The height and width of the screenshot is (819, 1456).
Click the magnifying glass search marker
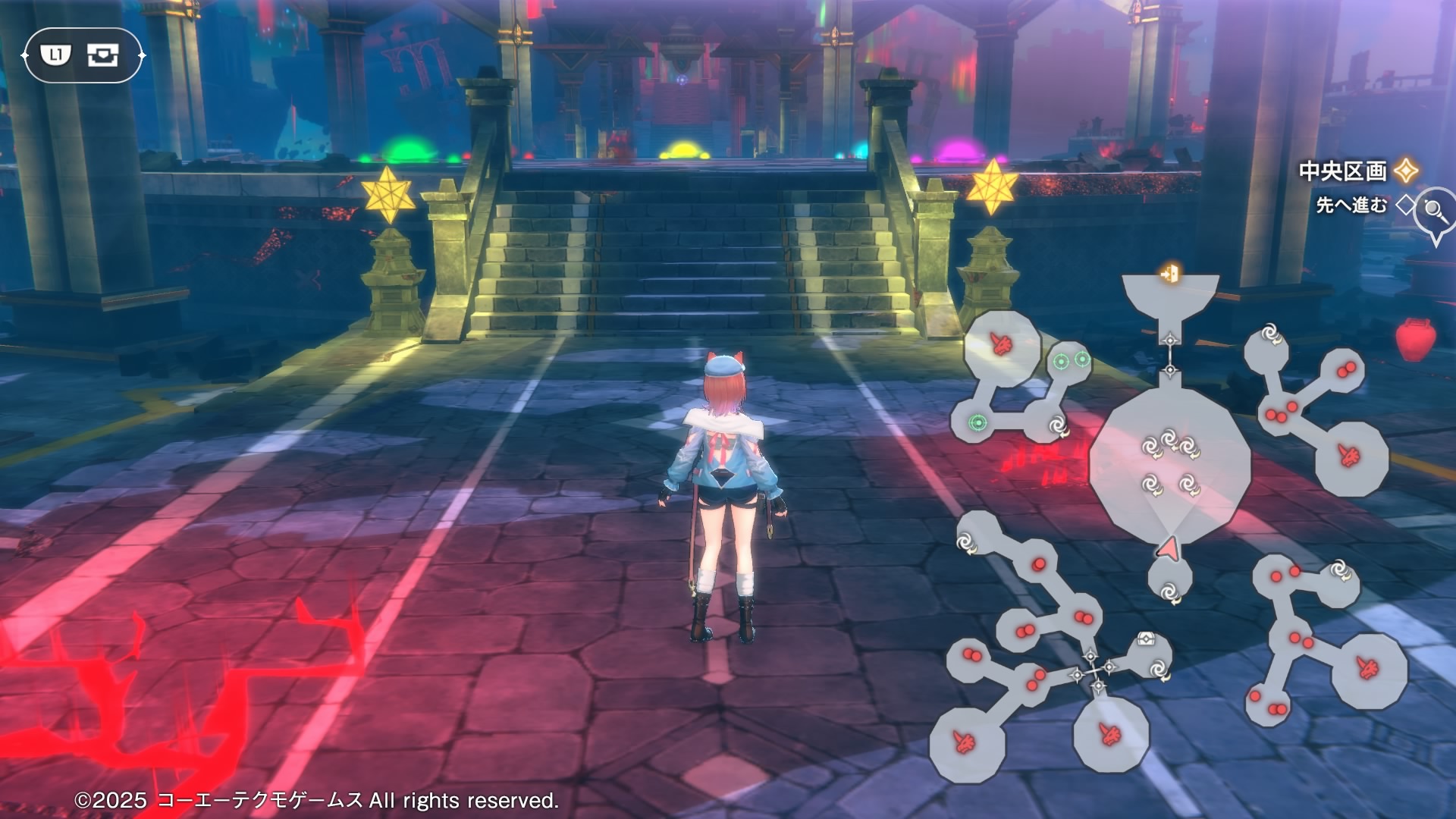(x=1434, y=209)
